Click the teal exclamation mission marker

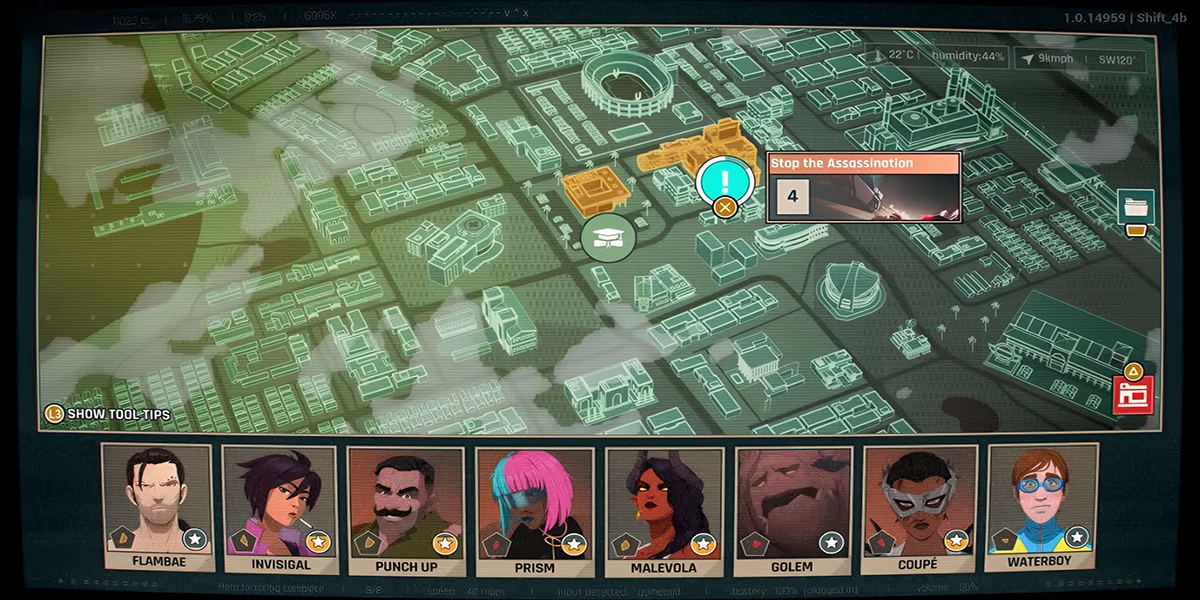725,180
